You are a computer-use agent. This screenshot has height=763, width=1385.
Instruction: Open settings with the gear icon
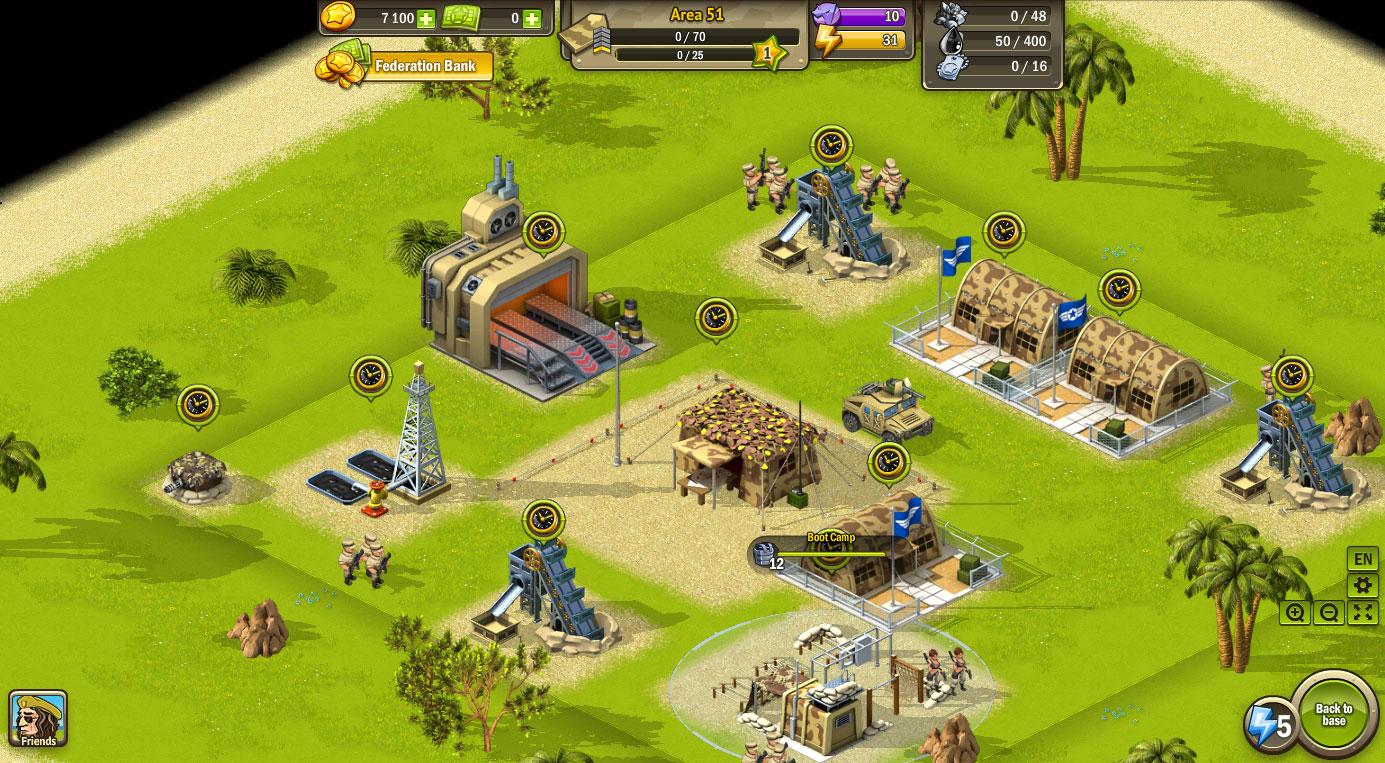pos(1362,586)
